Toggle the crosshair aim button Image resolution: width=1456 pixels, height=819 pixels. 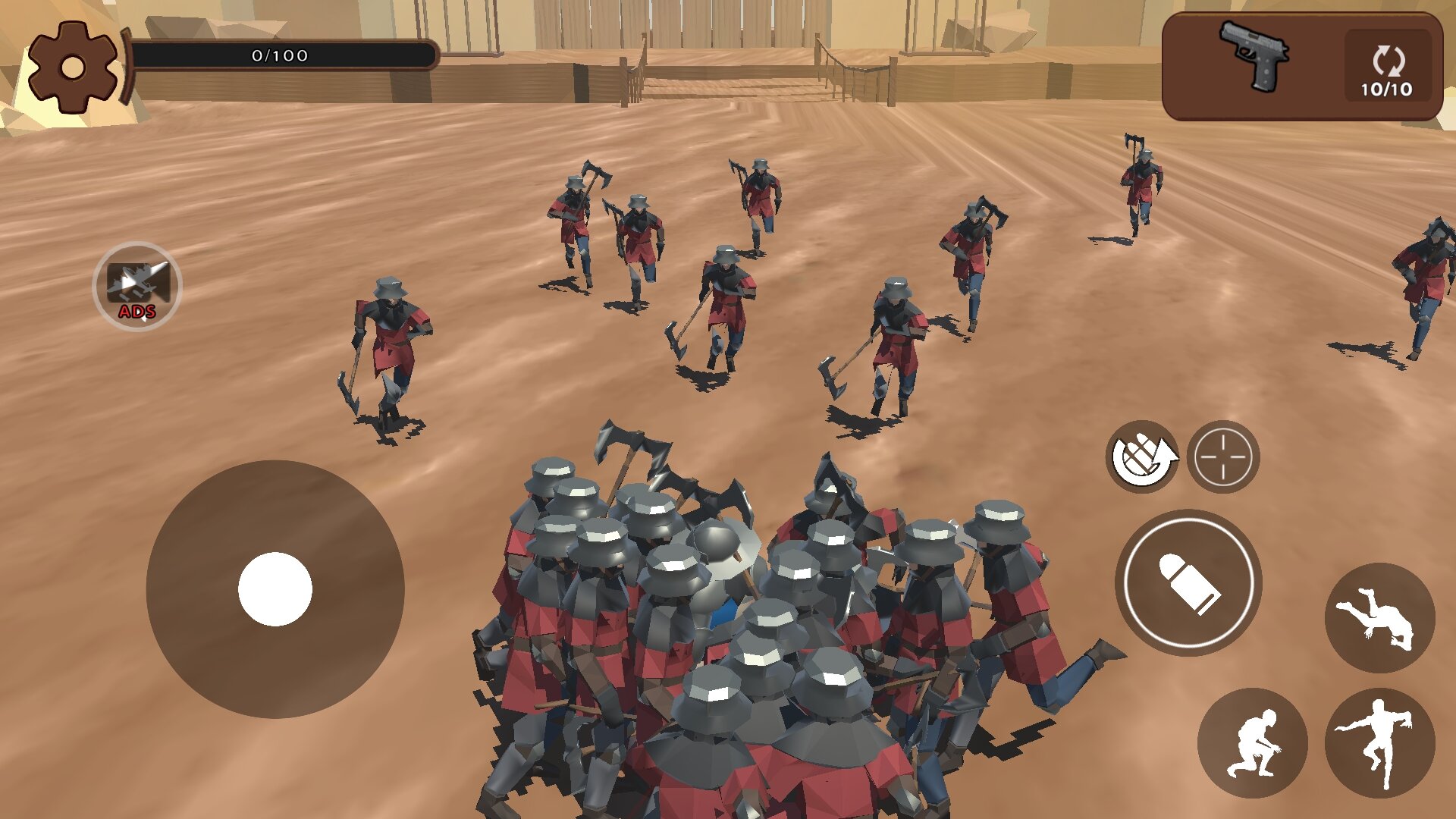point(1223,457)
